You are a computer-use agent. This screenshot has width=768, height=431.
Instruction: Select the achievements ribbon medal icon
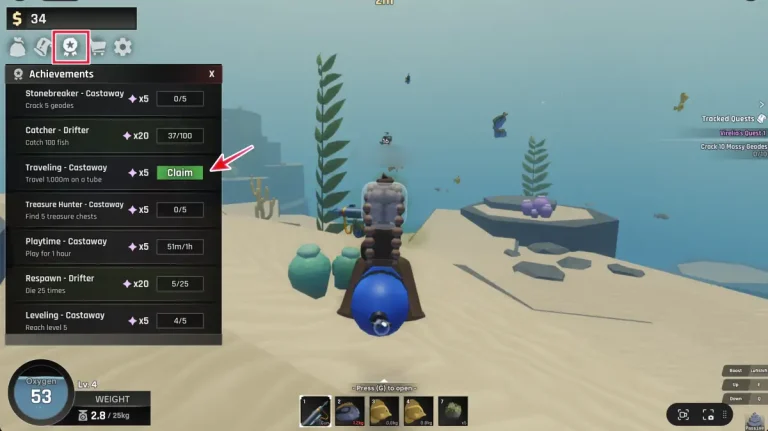pos(70,46)
